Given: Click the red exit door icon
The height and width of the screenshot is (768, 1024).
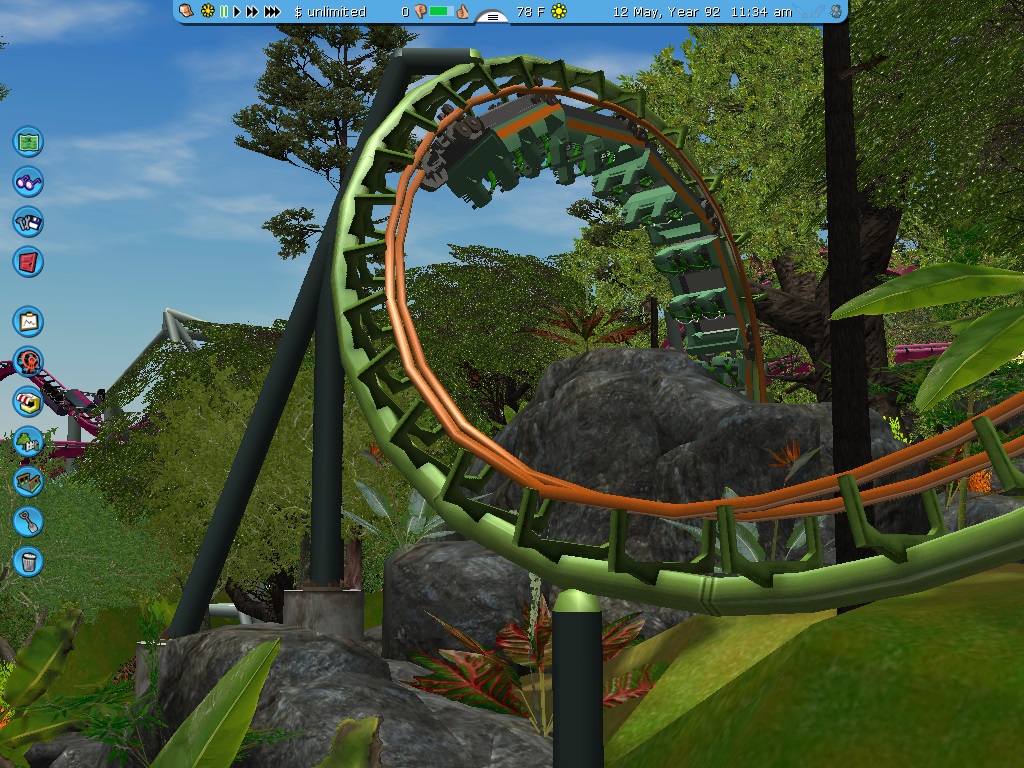Looking at the screenshot, I should [x=28, y=262].
